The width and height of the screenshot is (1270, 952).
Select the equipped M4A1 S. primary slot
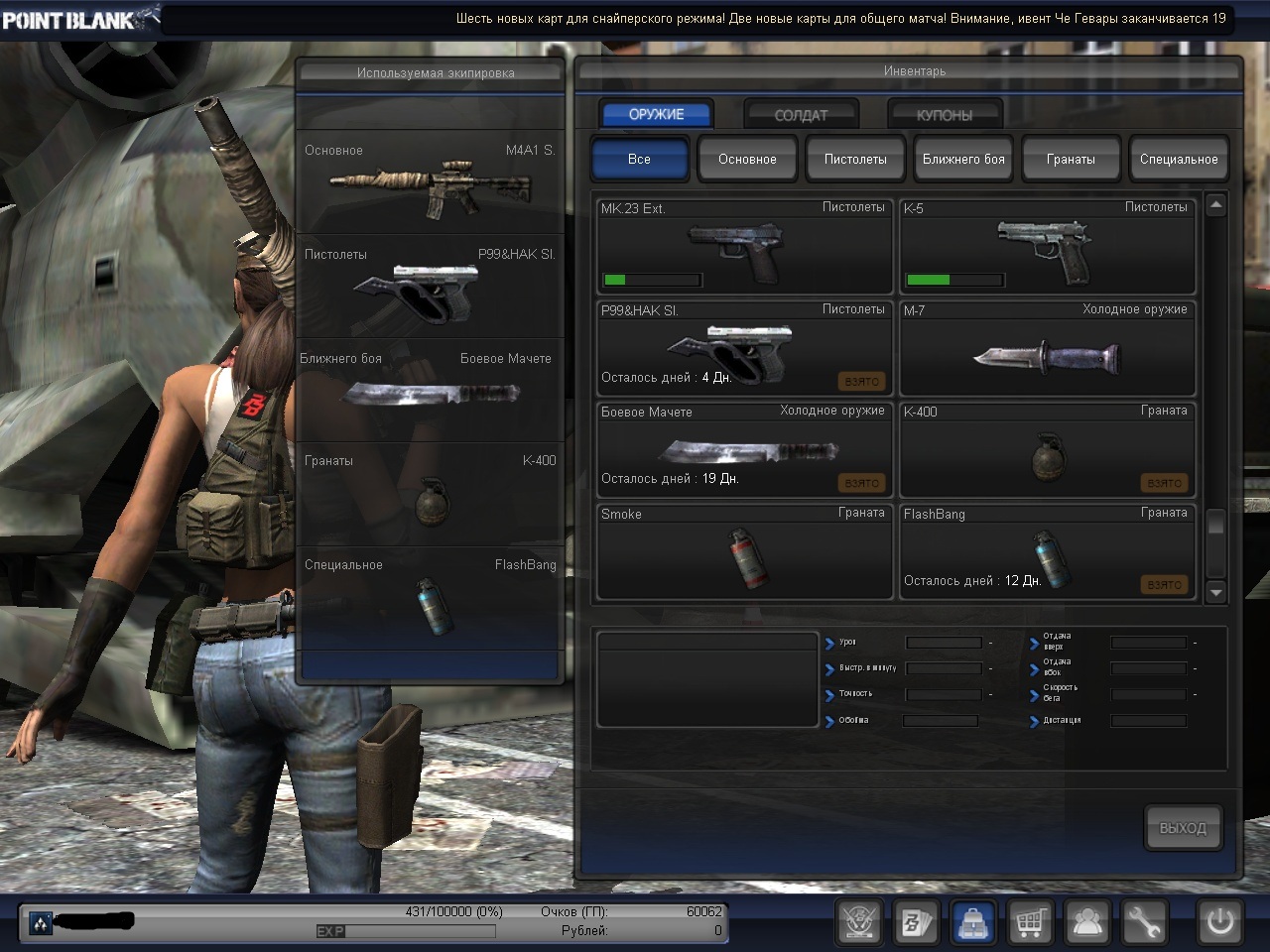click(430, 182)
